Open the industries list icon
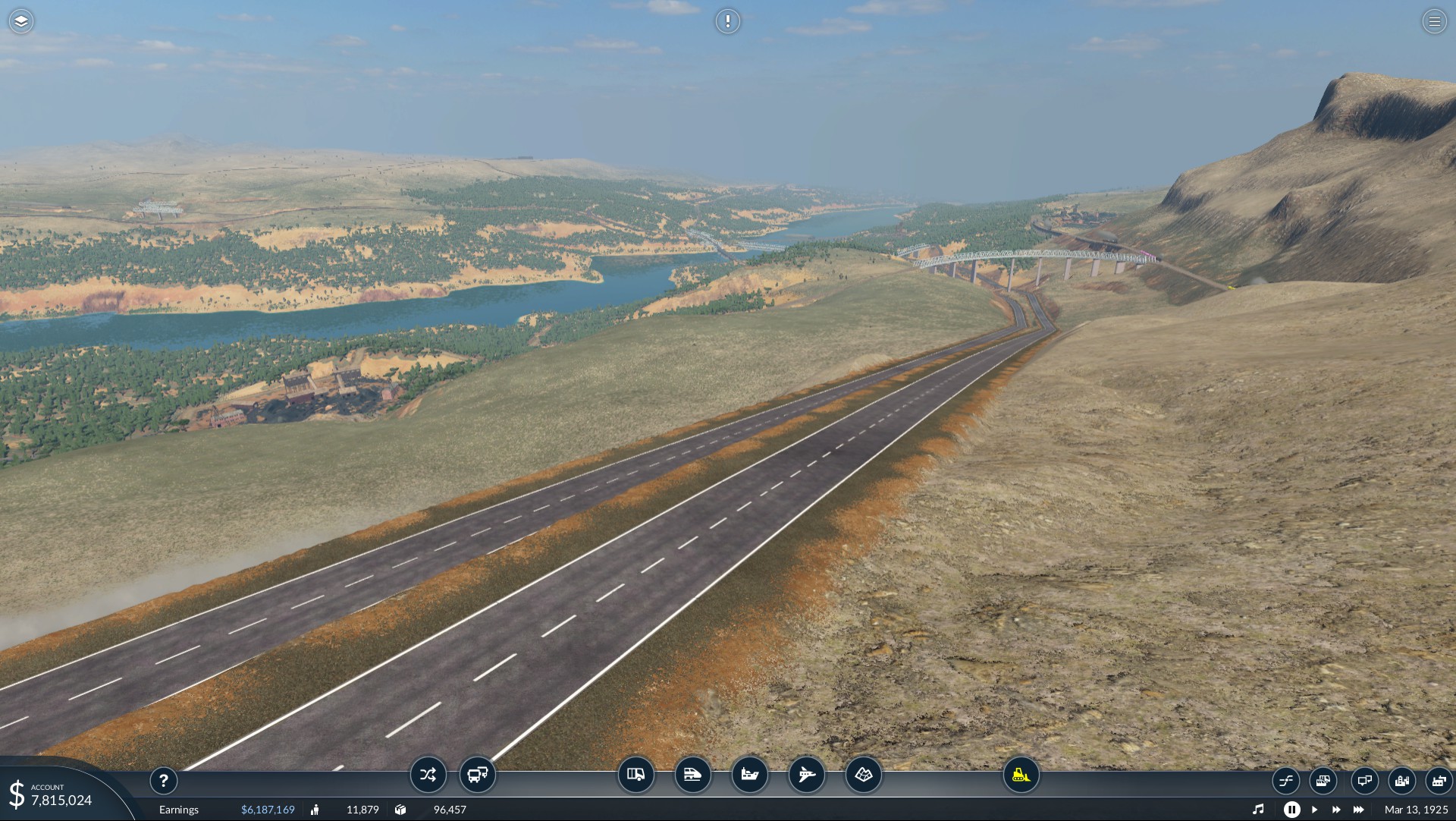The height and width of the screenshot is (821, 1456). (1439, 780)
